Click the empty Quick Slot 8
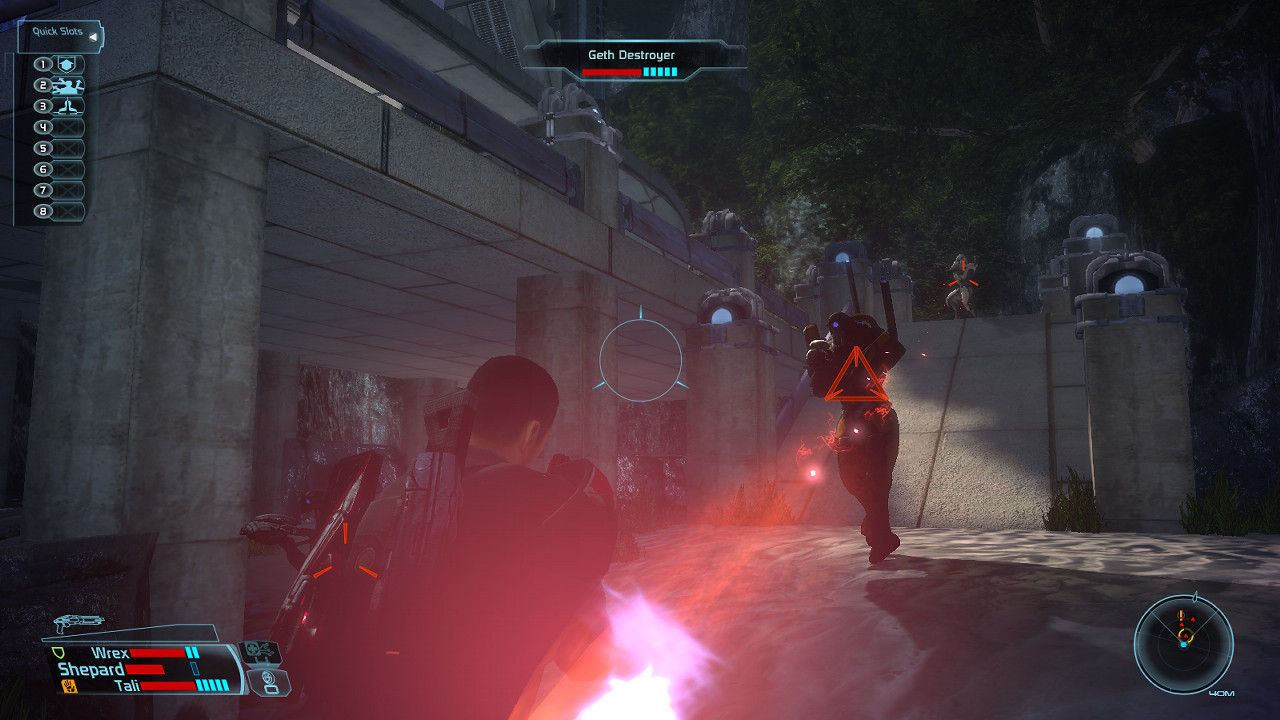 click(x=68, y=211)
